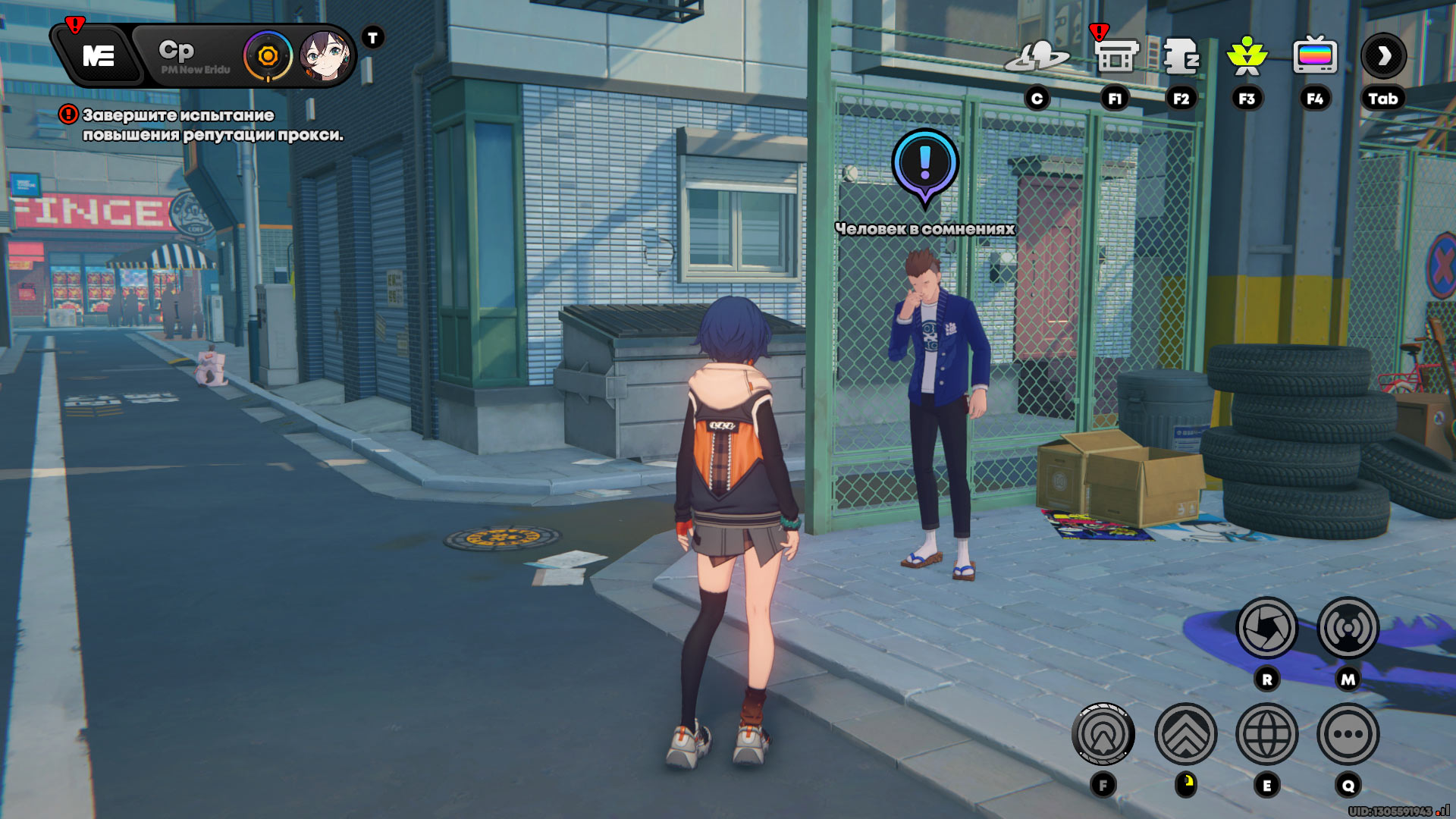This screenshot has width=1456, height=819.
Task: Show the green star events icon
Action: pyautogui.click(x=1247, y=56)
